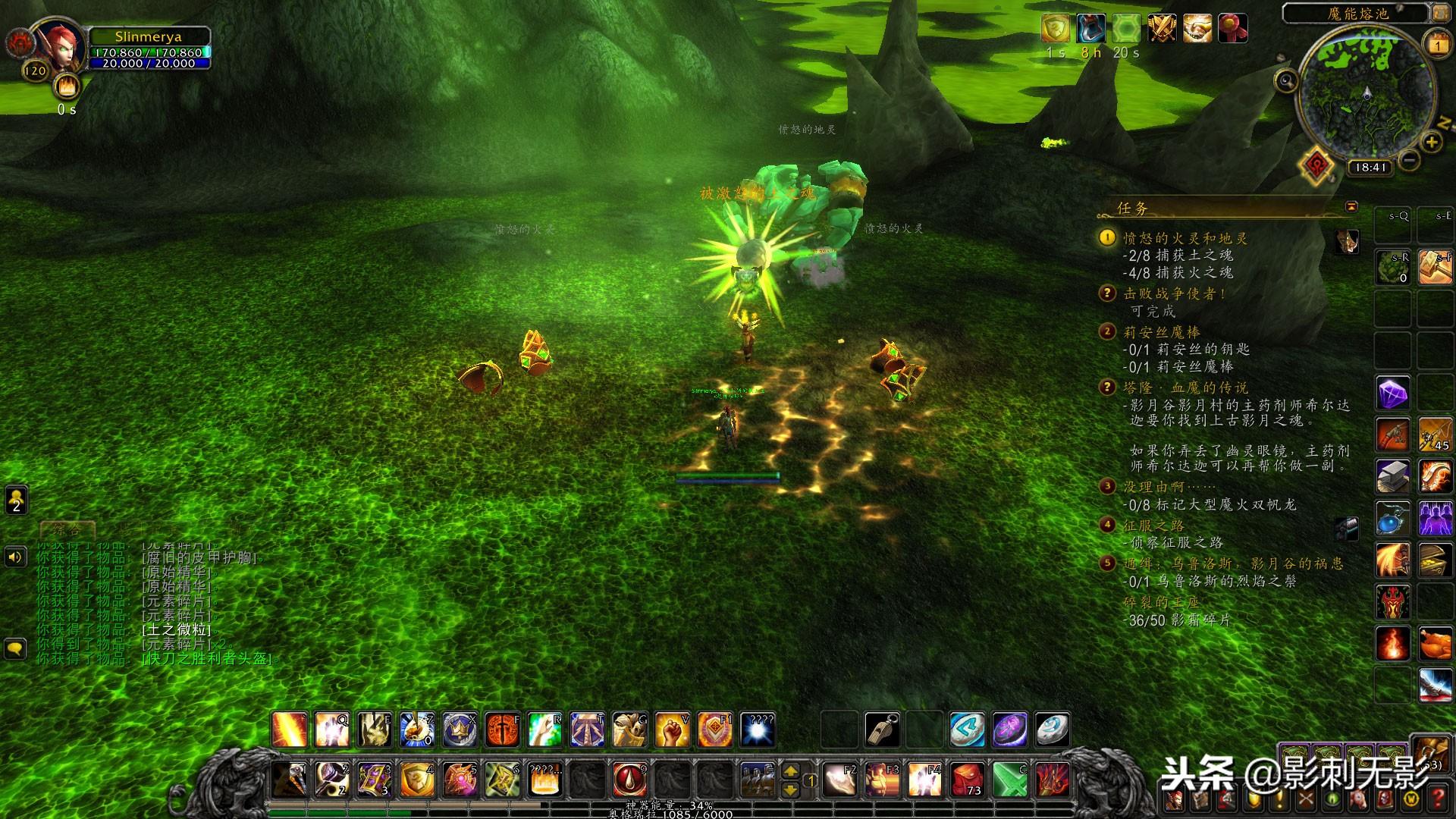Activate the golden fist ability
Image resolution: width=1456 pixels, height=819 pixels.
[x=672, y=730]
